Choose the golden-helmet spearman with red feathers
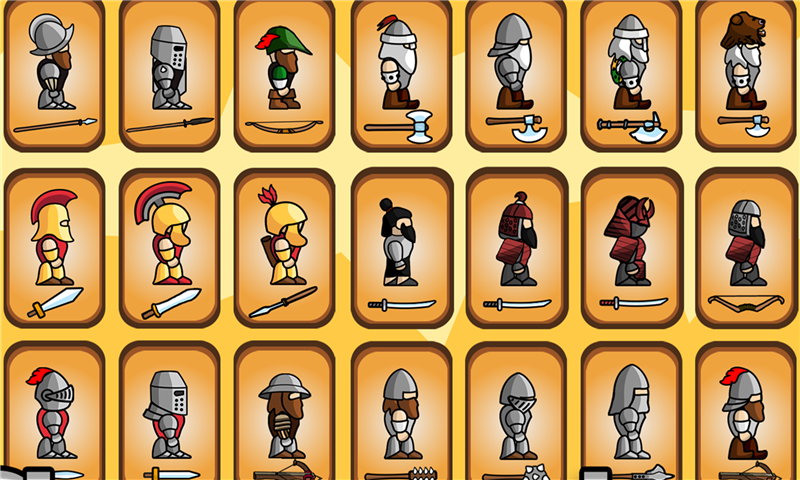The height and width of the screenshot is (480, 800). coord(284,247)
